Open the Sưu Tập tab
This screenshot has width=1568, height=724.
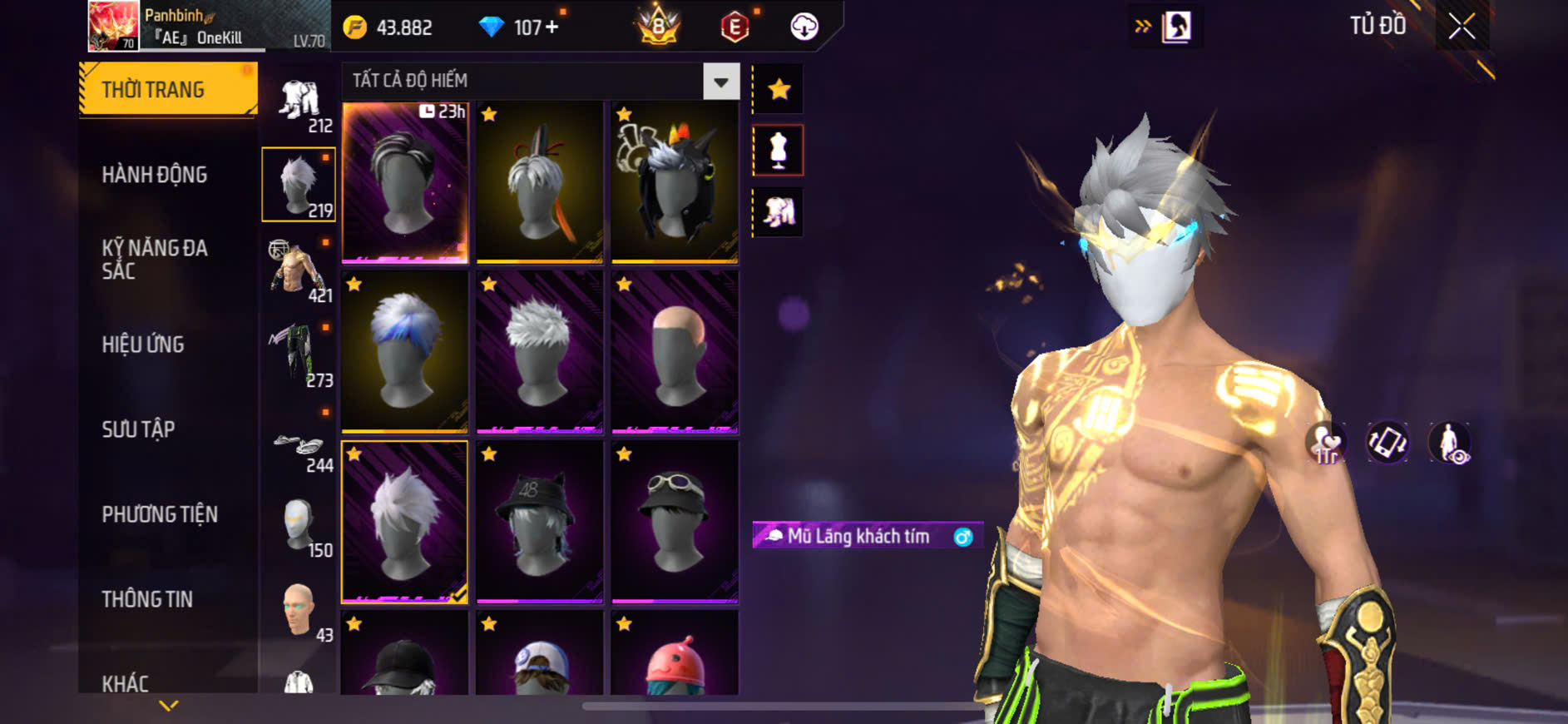[138, 429]
